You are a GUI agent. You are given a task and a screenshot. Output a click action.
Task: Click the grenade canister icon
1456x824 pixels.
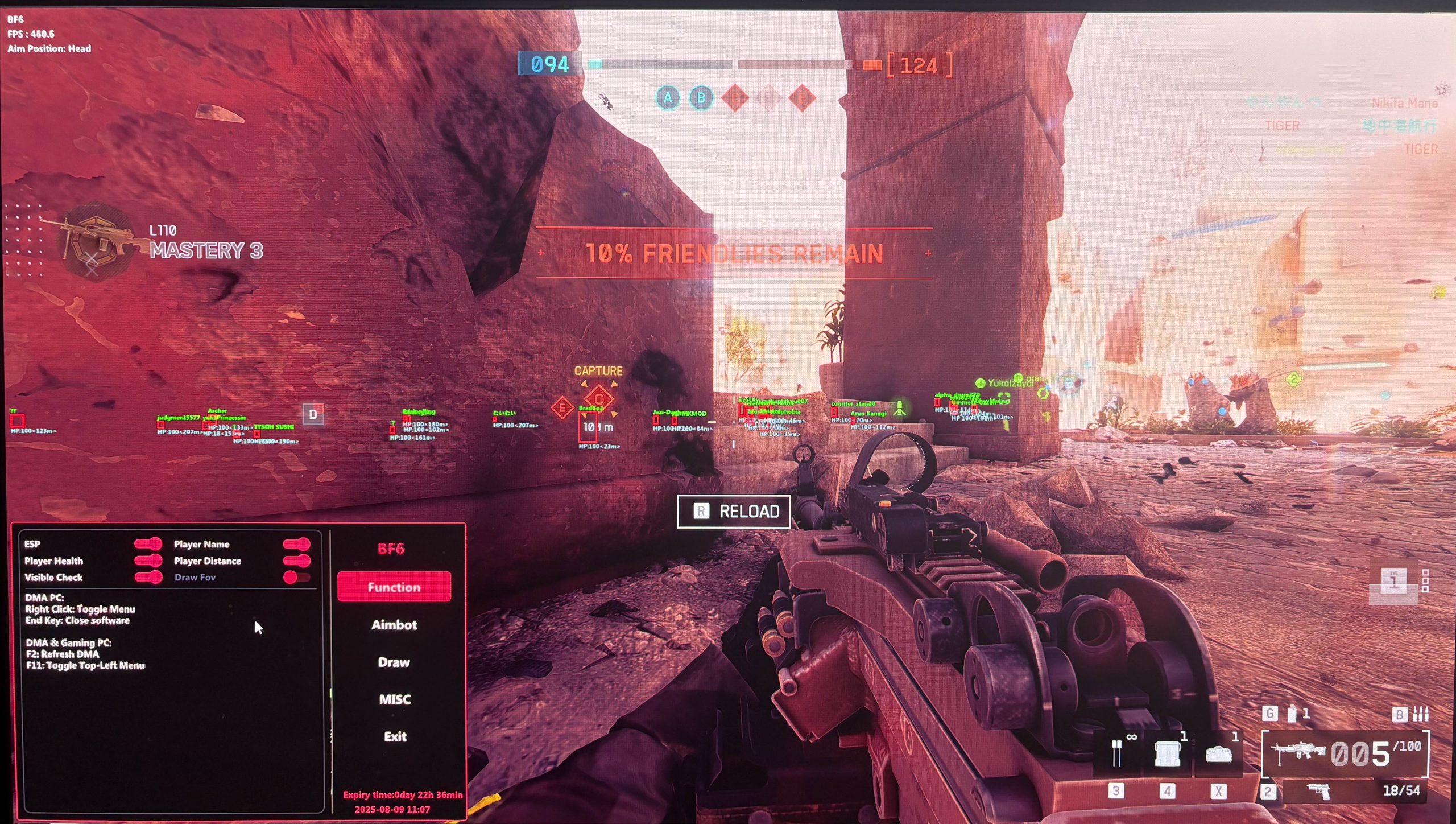(1292, 714)
